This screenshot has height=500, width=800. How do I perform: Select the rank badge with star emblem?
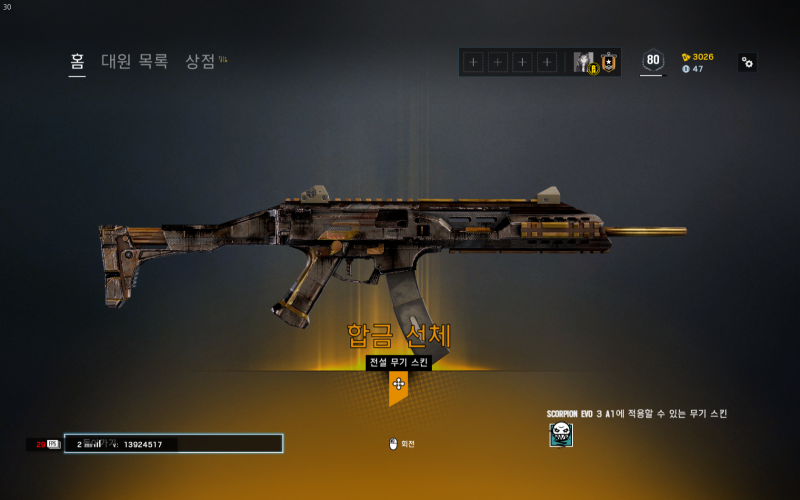[608, 62]
